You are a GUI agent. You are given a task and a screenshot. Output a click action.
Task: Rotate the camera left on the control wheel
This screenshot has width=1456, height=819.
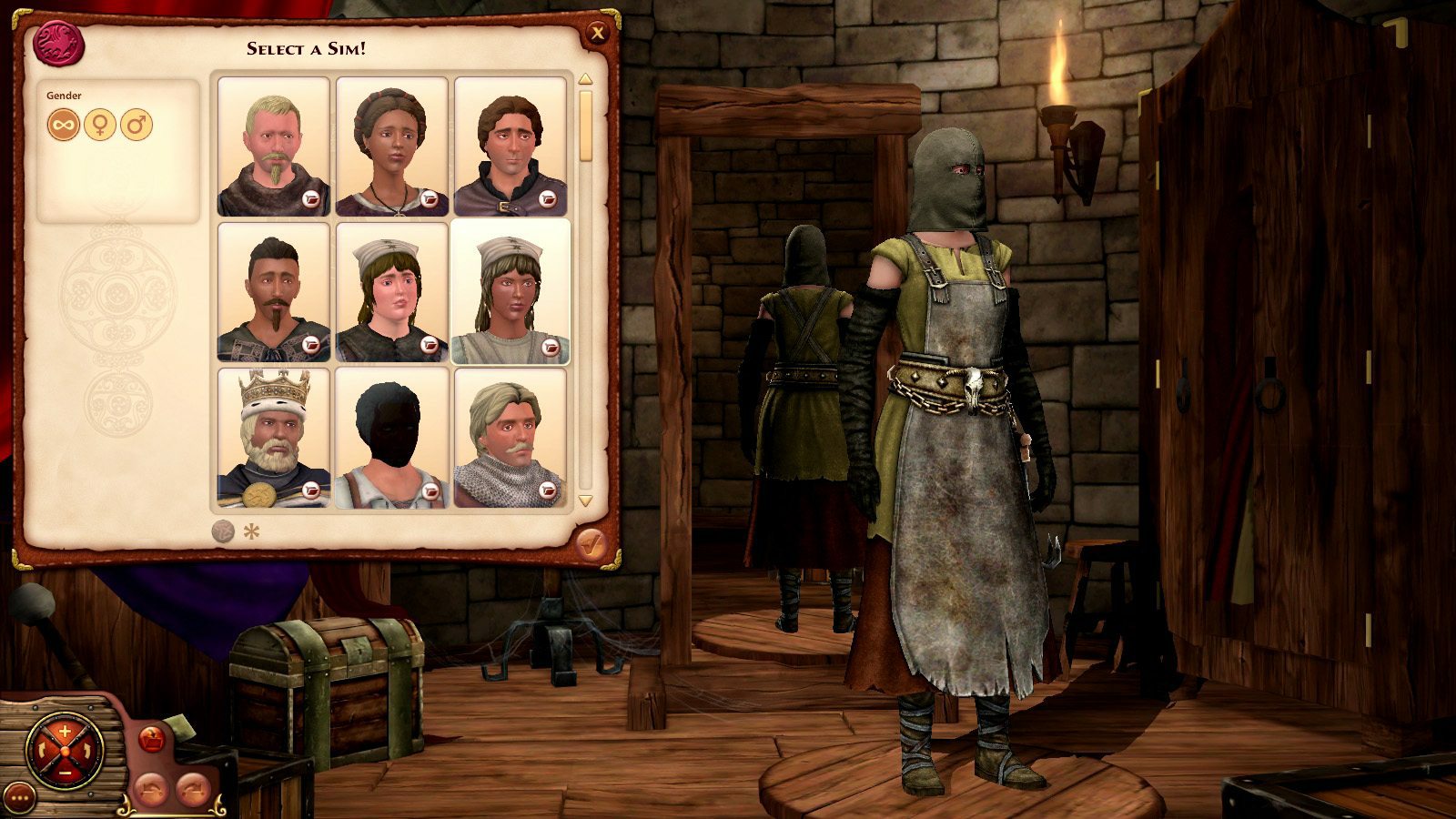click(x=43, y=749)
